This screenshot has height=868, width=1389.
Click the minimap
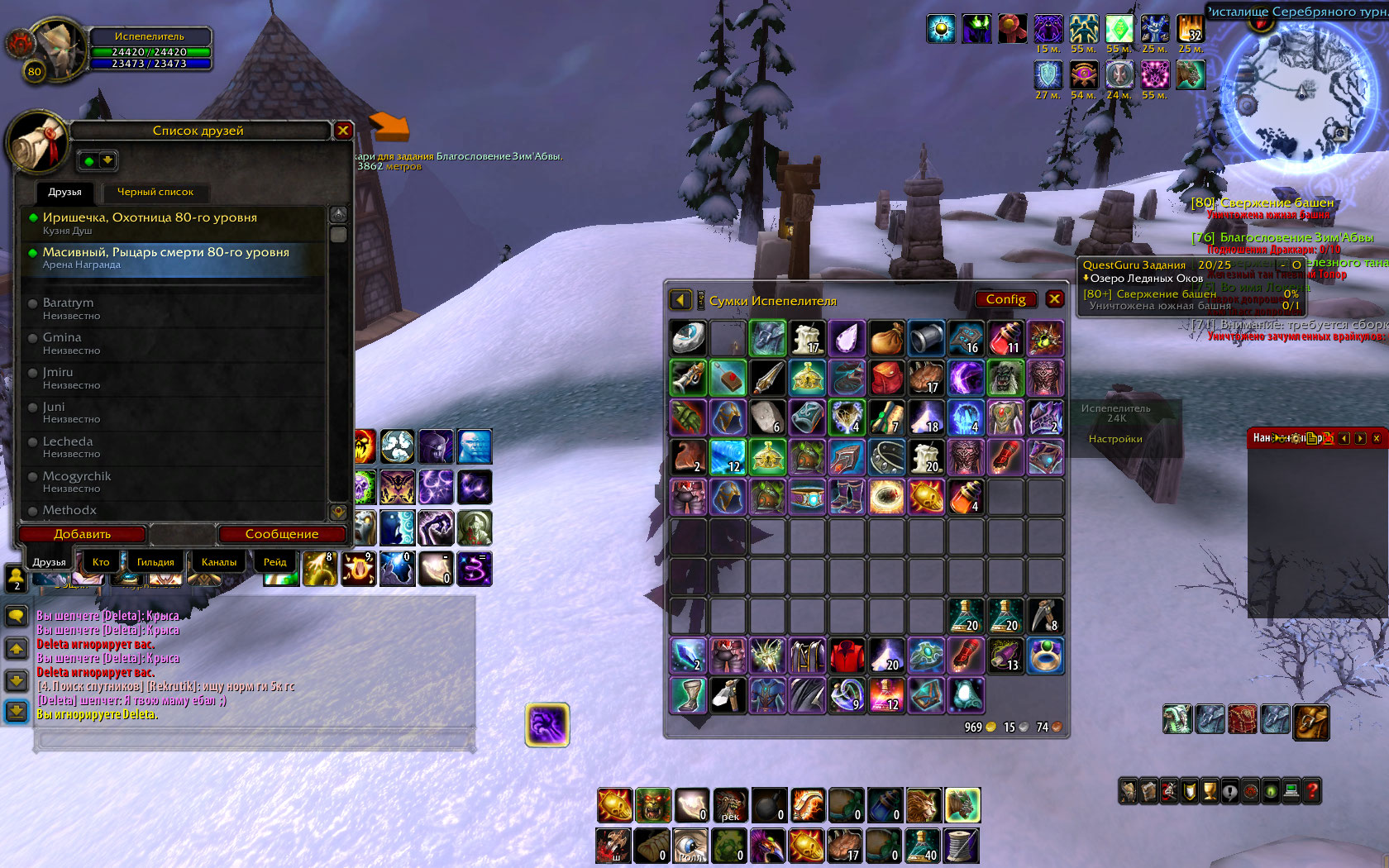coord(1298,93)
